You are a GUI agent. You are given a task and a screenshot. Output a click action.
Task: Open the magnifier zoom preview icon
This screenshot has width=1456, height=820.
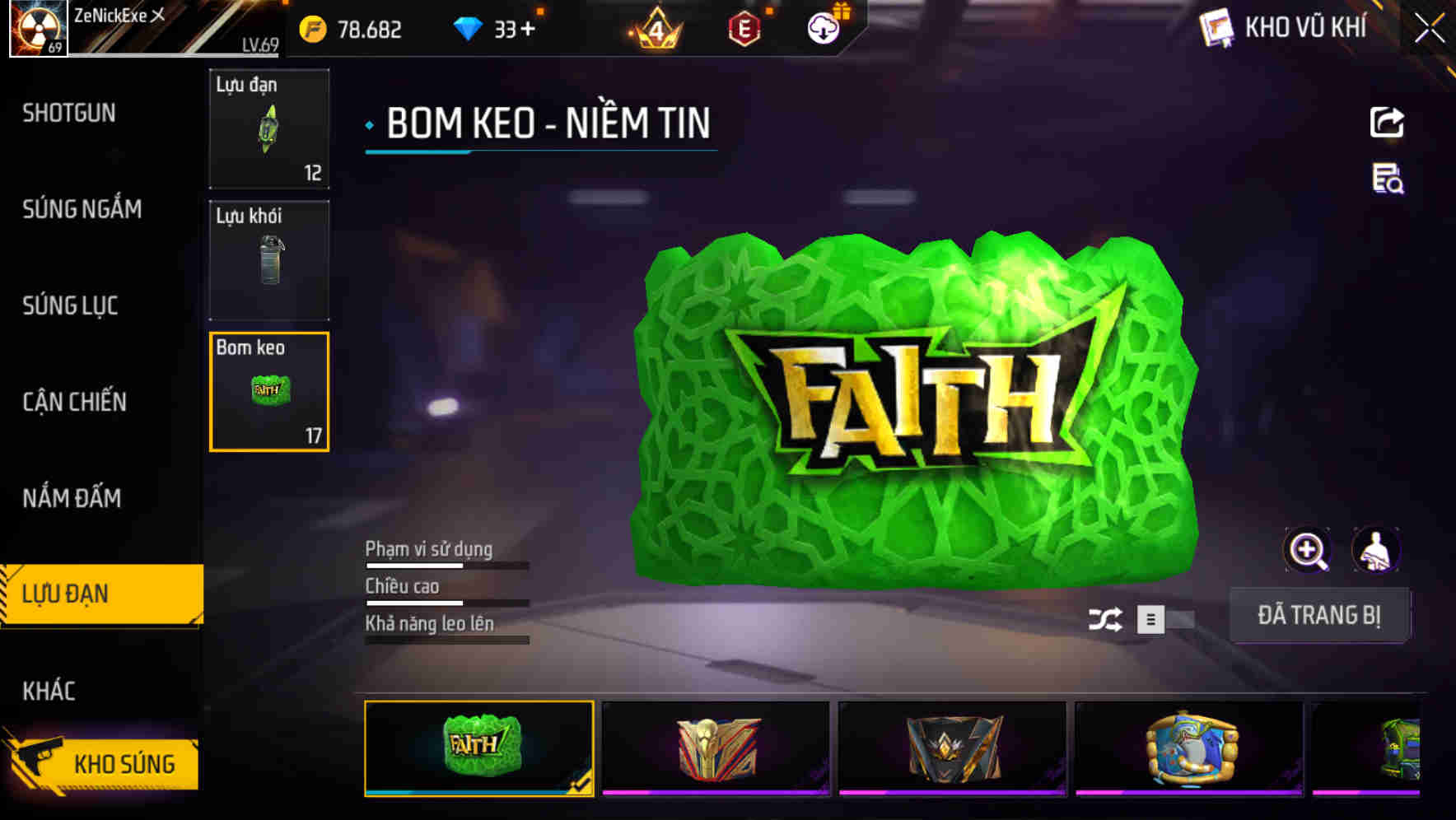[x=1307, y=550]
